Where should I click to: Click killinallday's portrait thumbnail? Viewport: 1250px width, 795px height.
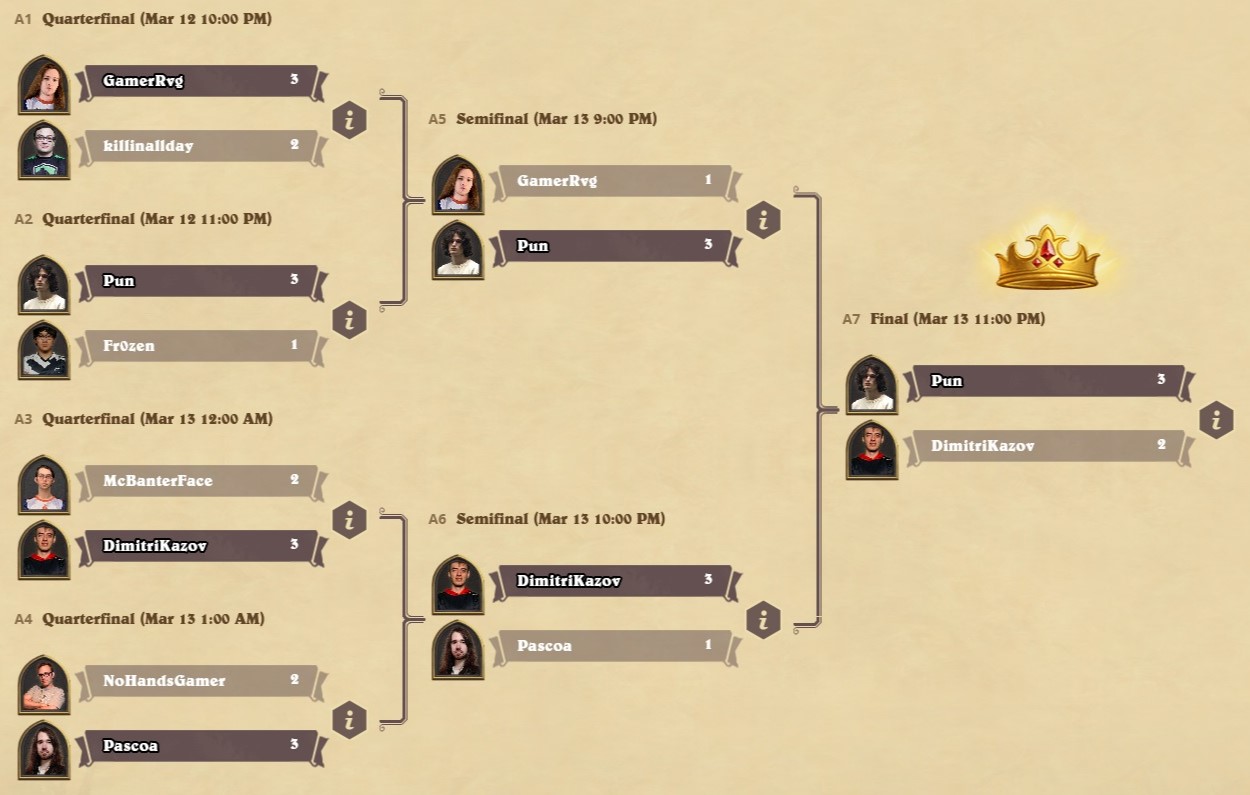(x=44, y=150)
